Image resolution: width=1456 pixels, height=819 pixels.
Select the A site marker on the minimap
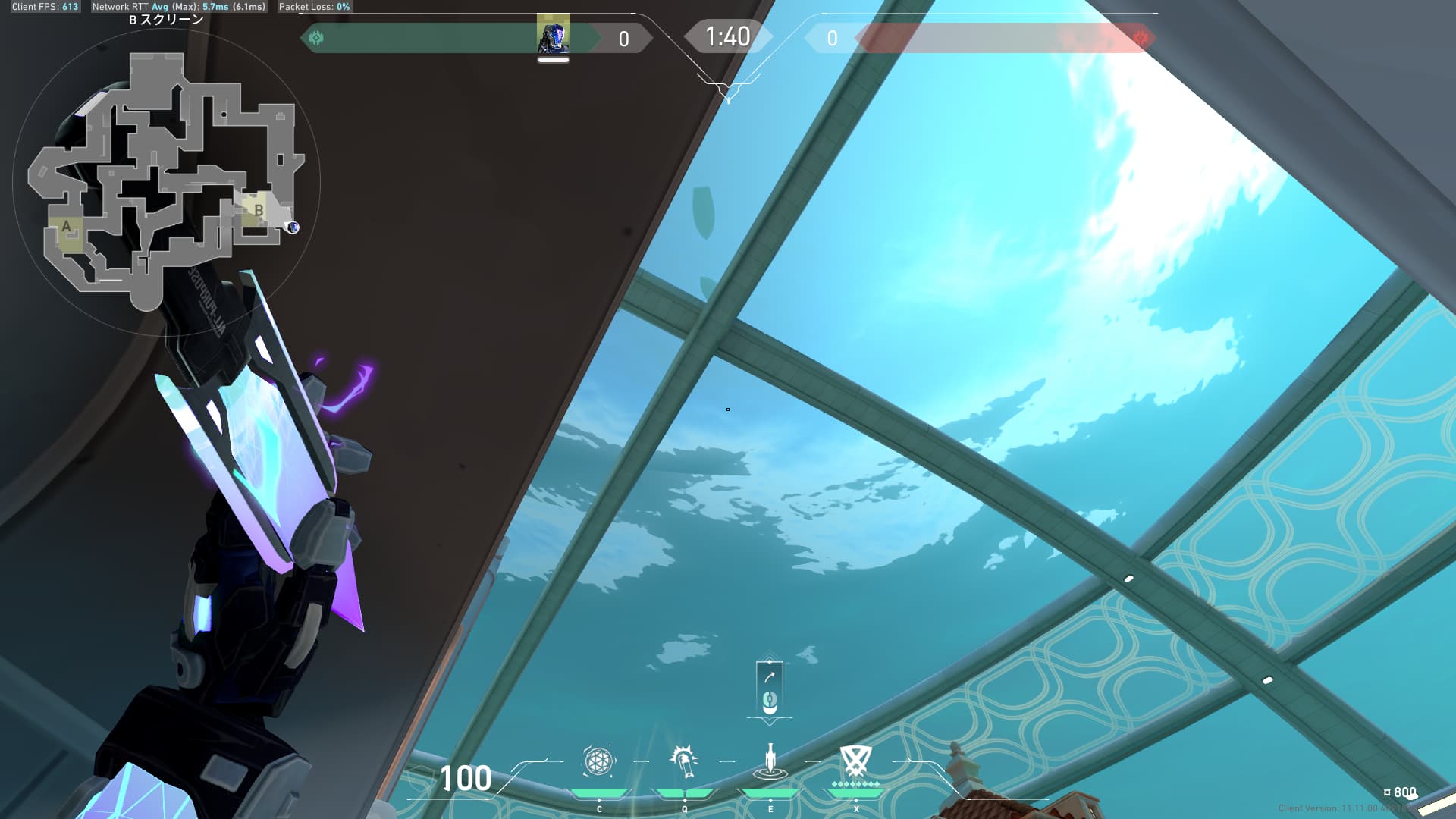67,225
